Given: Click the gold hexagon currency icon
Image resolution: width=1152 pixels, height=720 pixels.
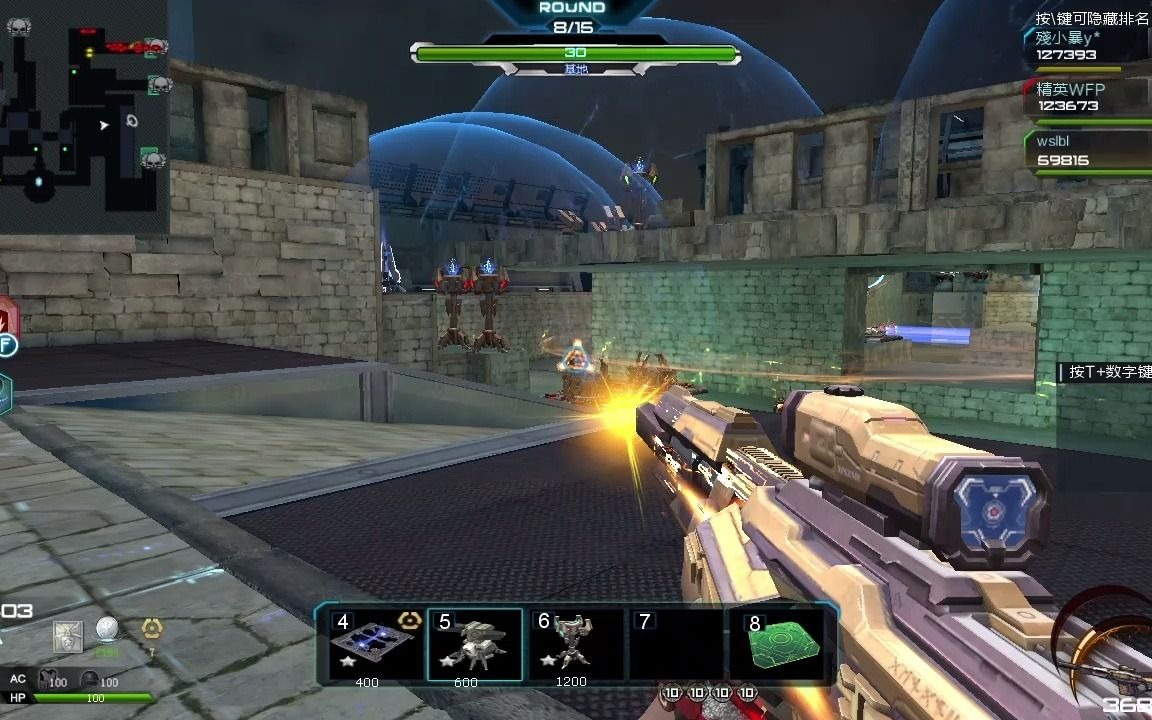Looking at the screenshot, I should tap(152, 629).
